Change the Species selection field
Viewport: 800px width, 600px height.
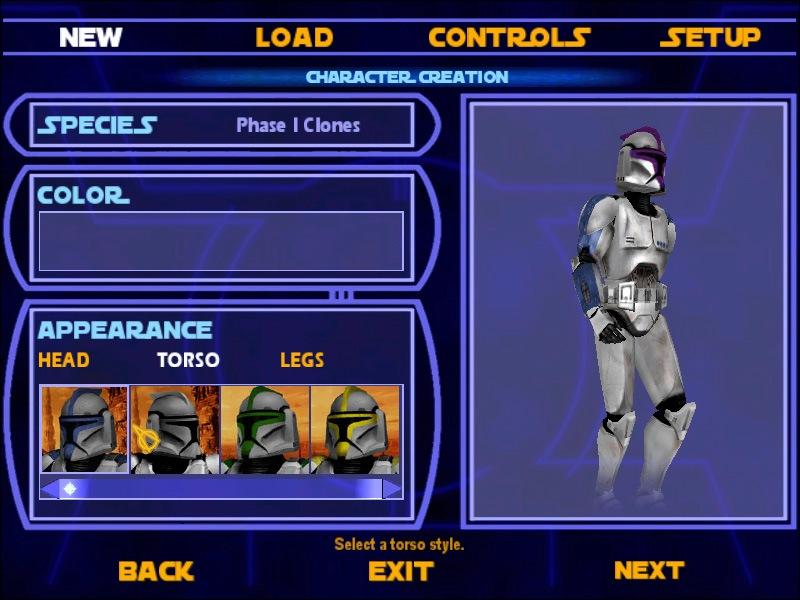298,125
